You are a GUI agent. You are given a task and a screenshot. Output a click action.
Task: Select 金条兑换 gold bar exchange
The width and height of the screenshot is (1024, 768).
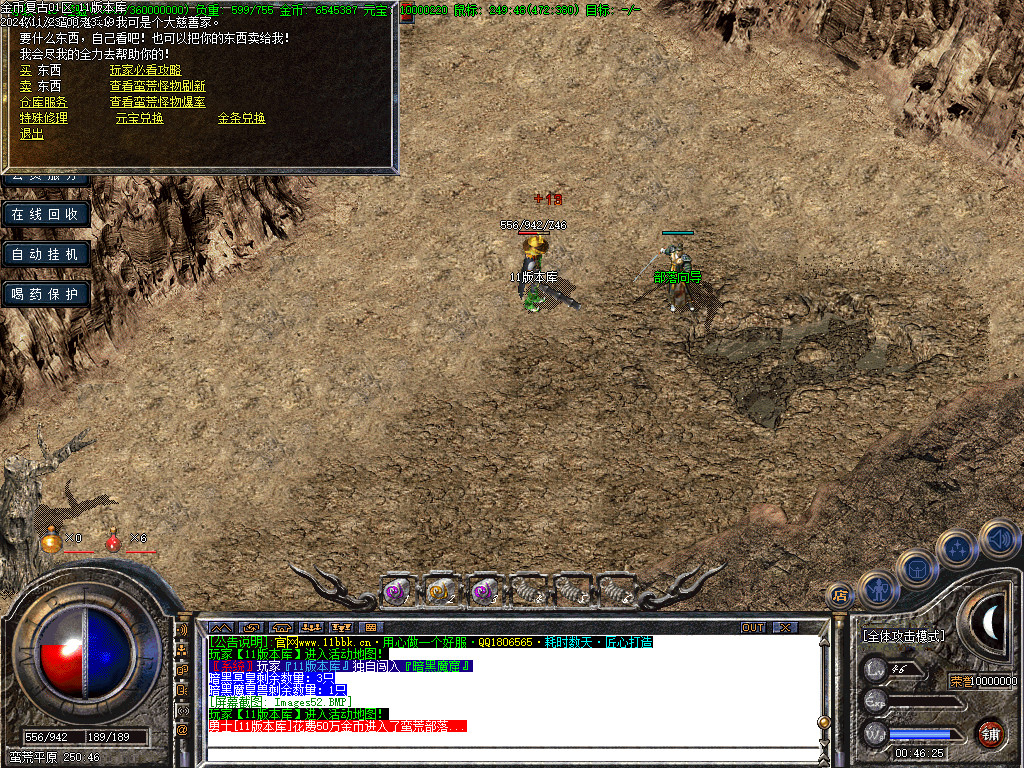[x=241, y=118]
